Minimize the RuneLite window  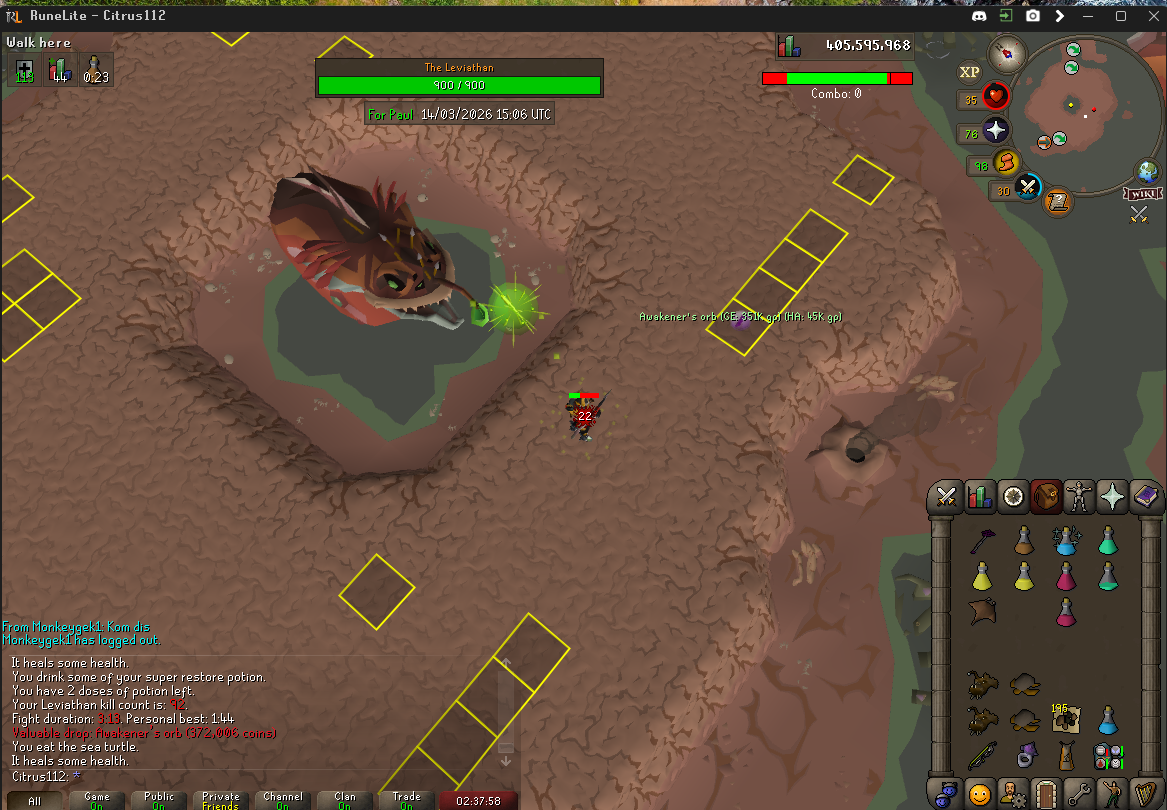1087,16
